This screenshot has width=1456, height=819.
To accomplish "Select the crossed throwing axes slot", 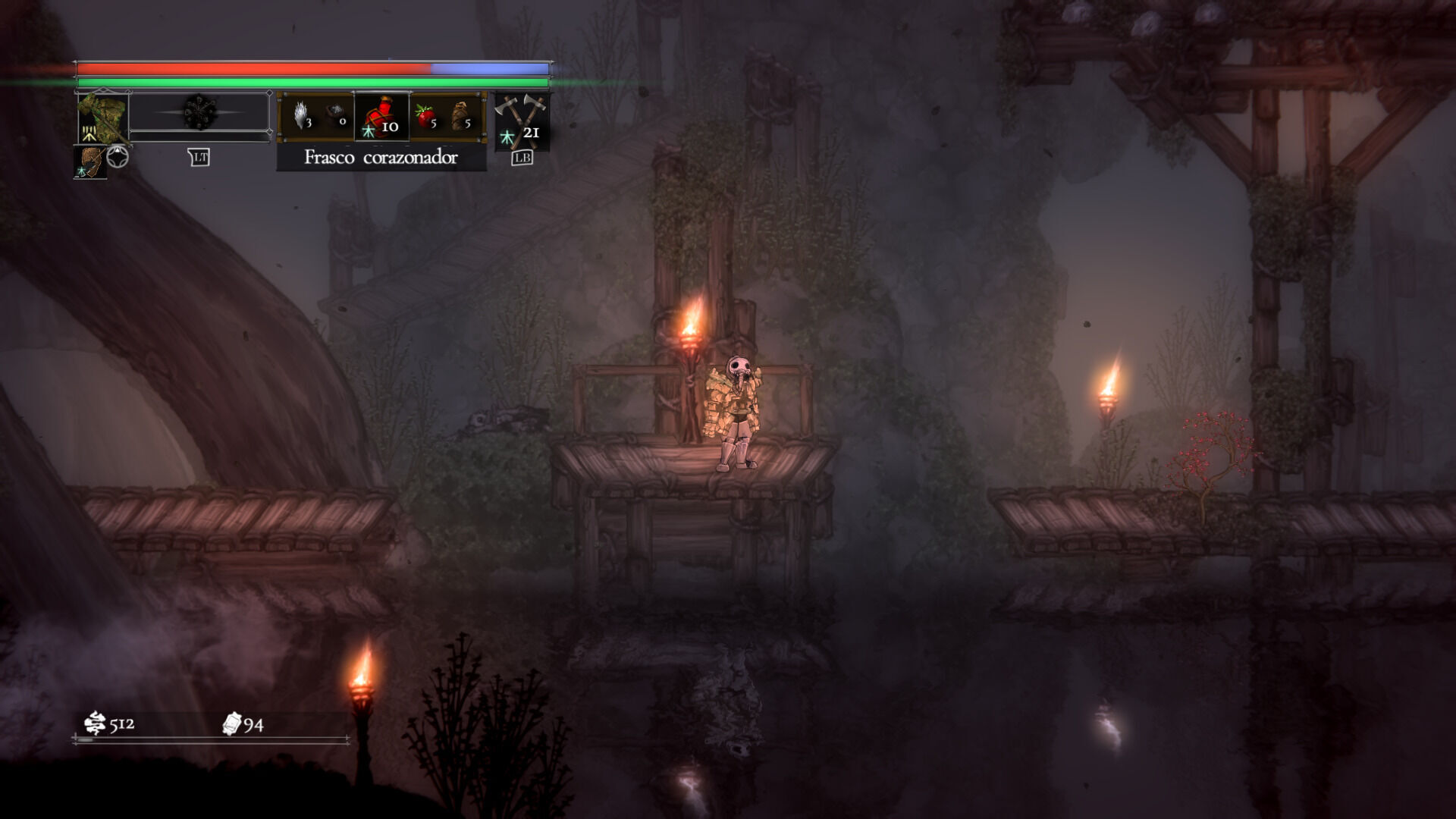I will click(x=522, y=118).
